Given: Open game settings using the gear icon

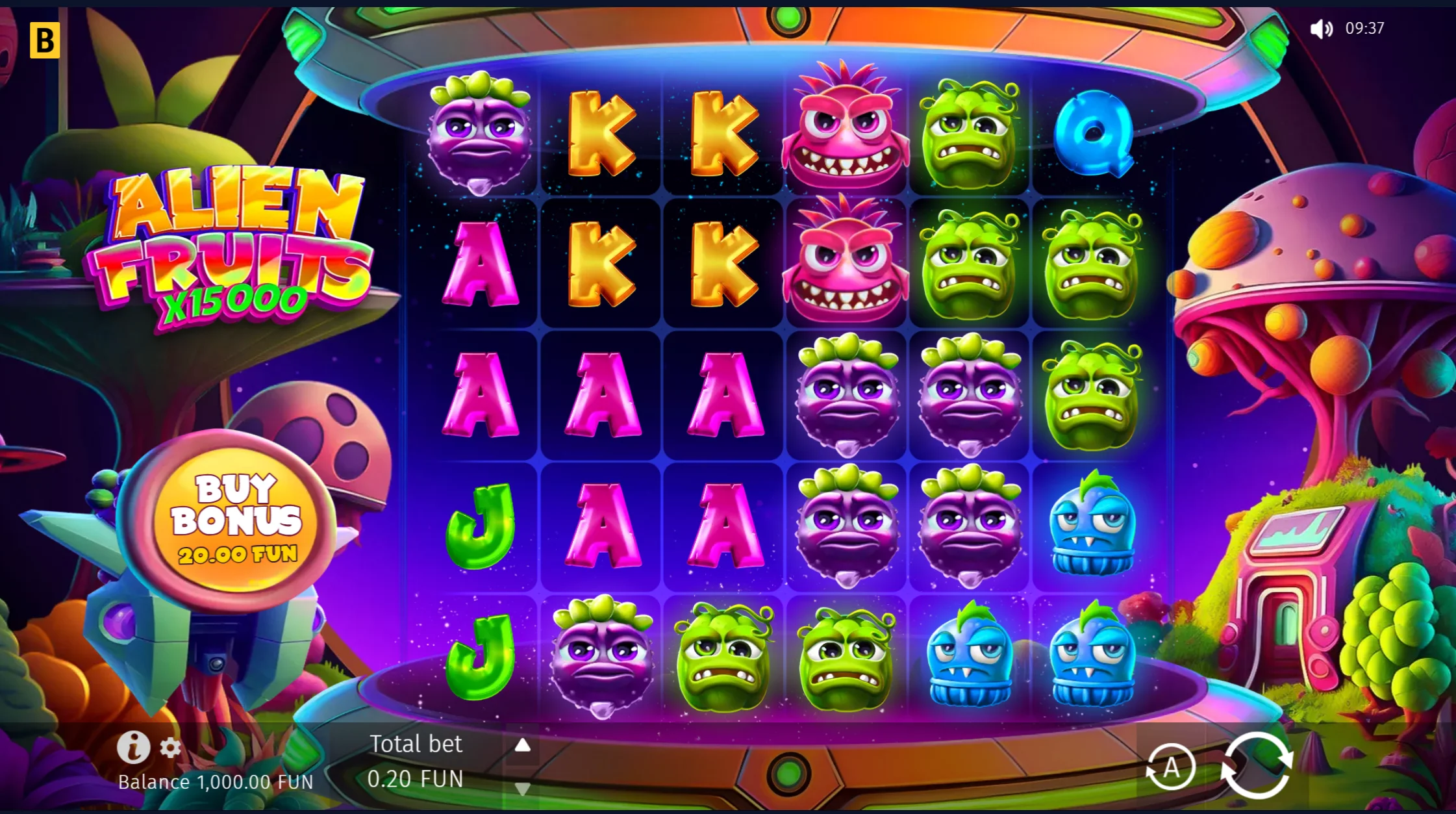Looking at the screenshot, I should tap(170, 748).
